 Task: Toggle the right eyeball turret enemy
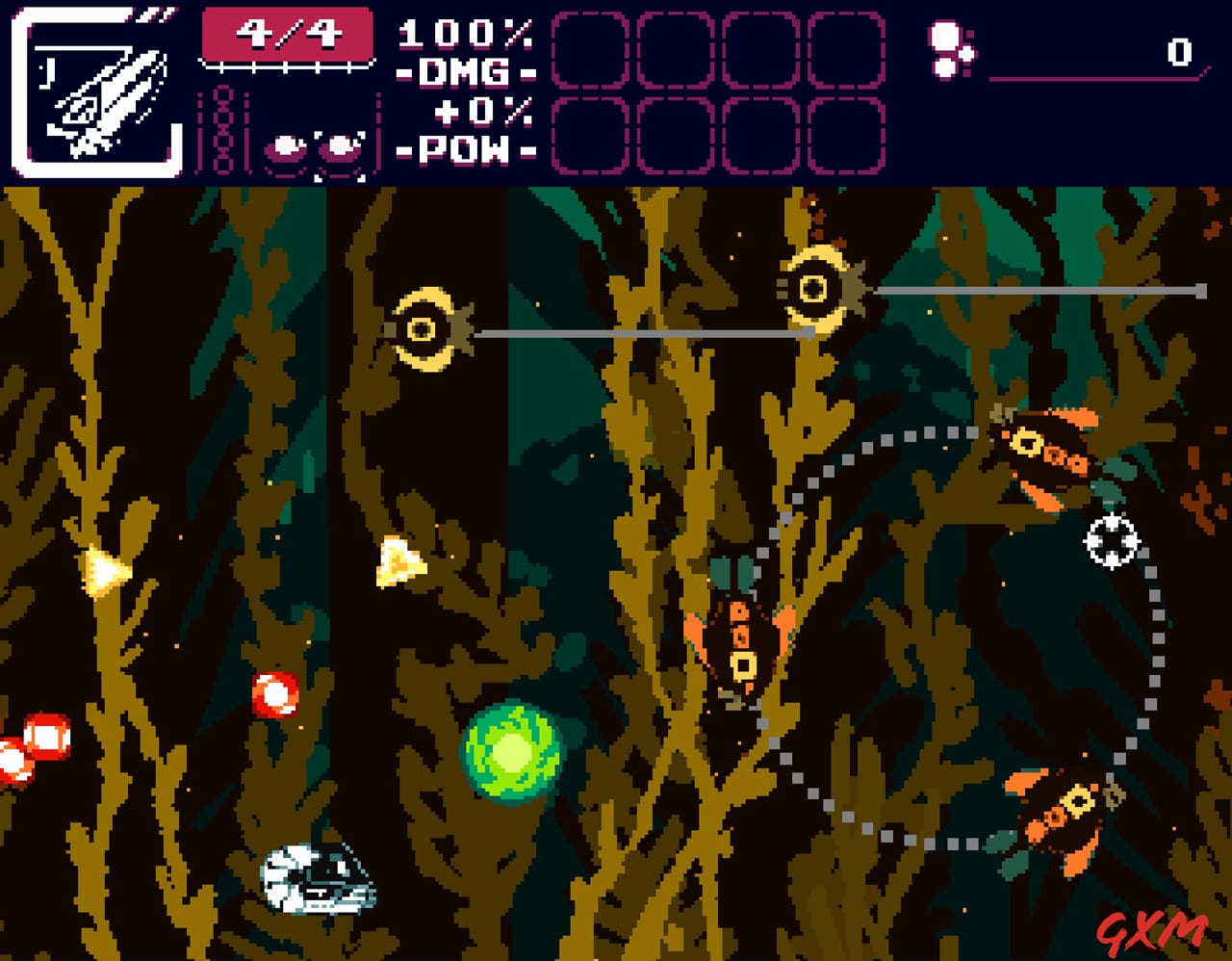click(815, 287)
